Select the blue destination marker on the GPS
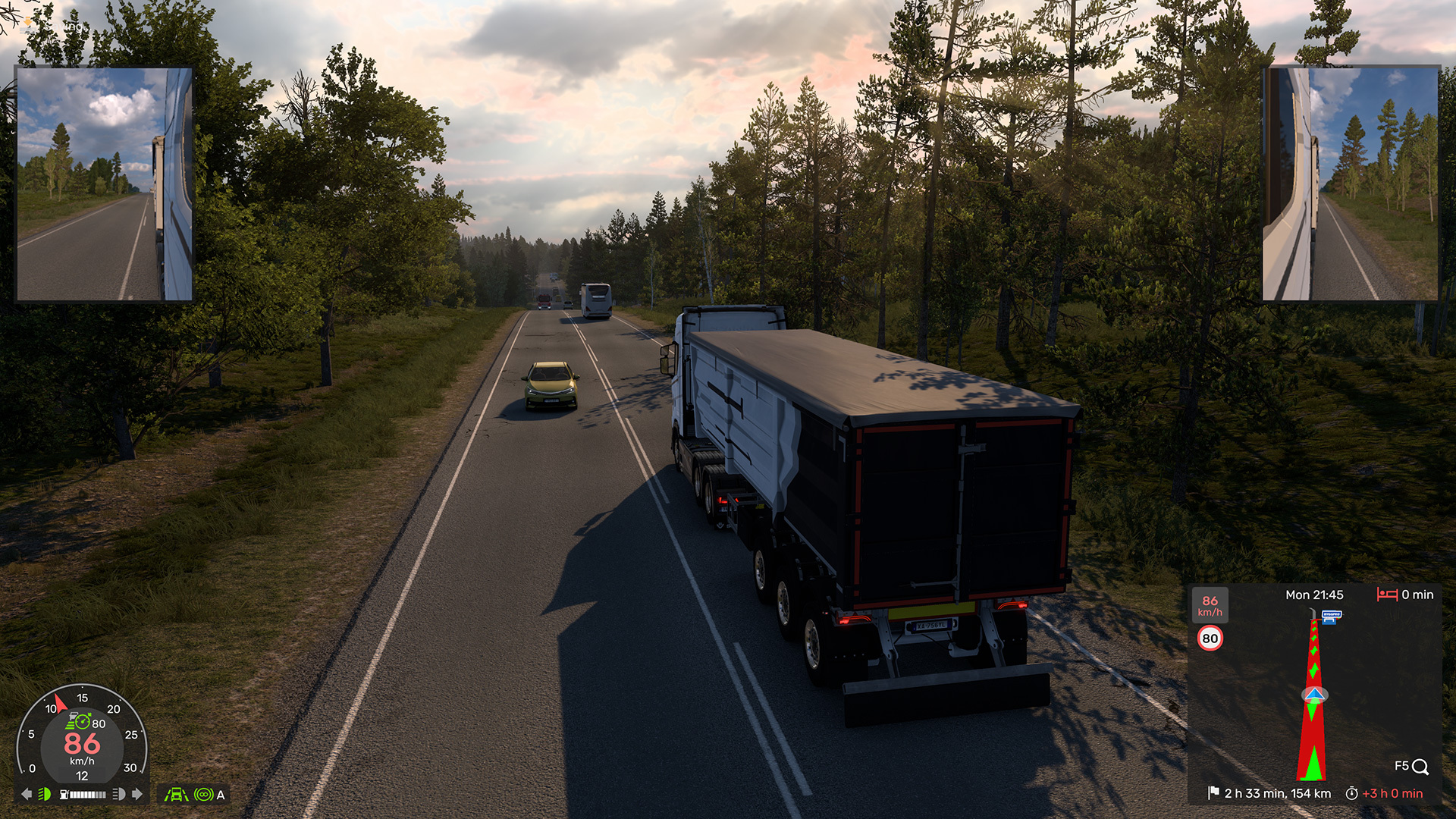This screenshot has width=1456, height=819. [x=1332, y=617]
